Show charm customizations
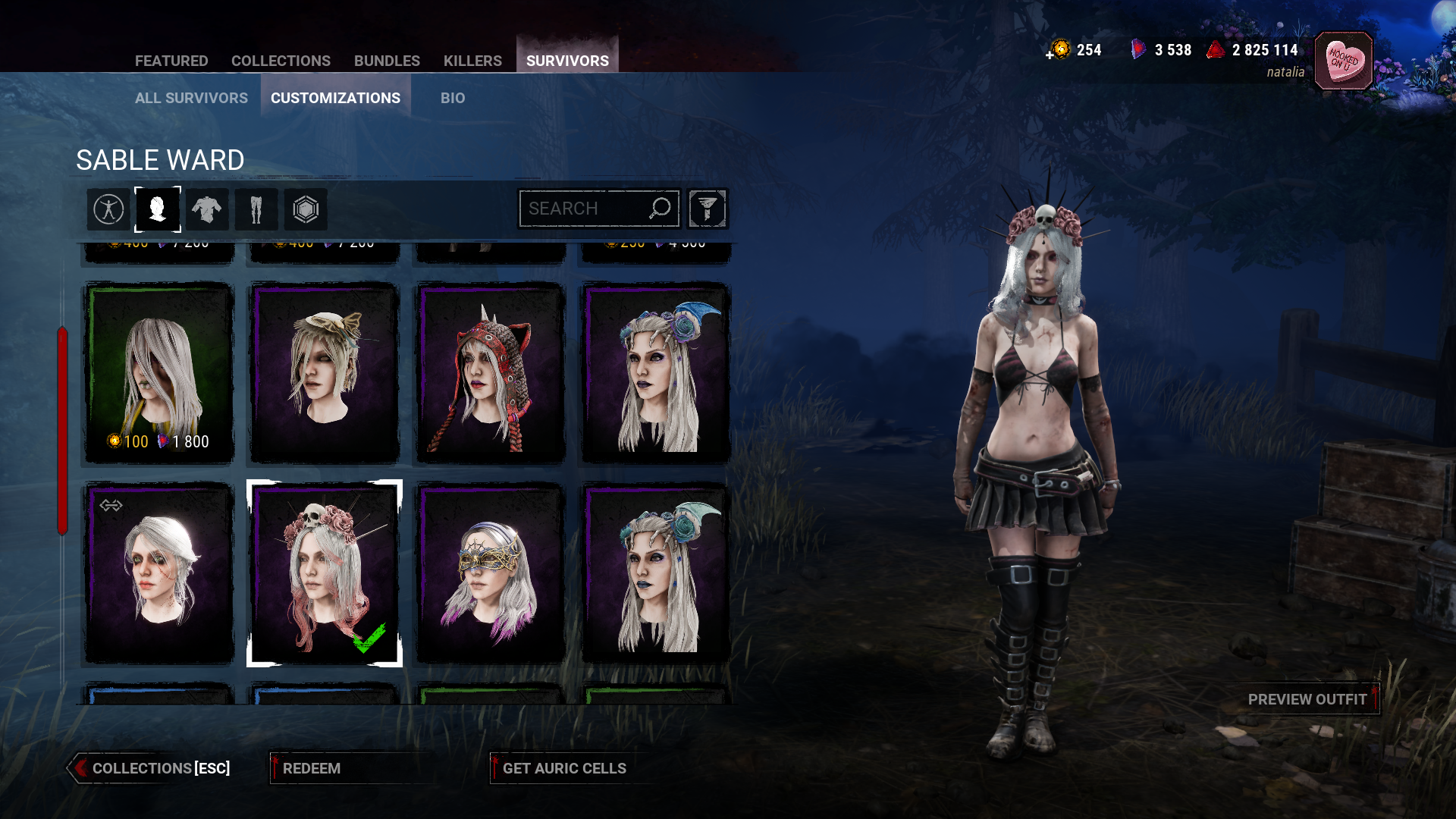1456x819 pixels. [x=306, y=209]
